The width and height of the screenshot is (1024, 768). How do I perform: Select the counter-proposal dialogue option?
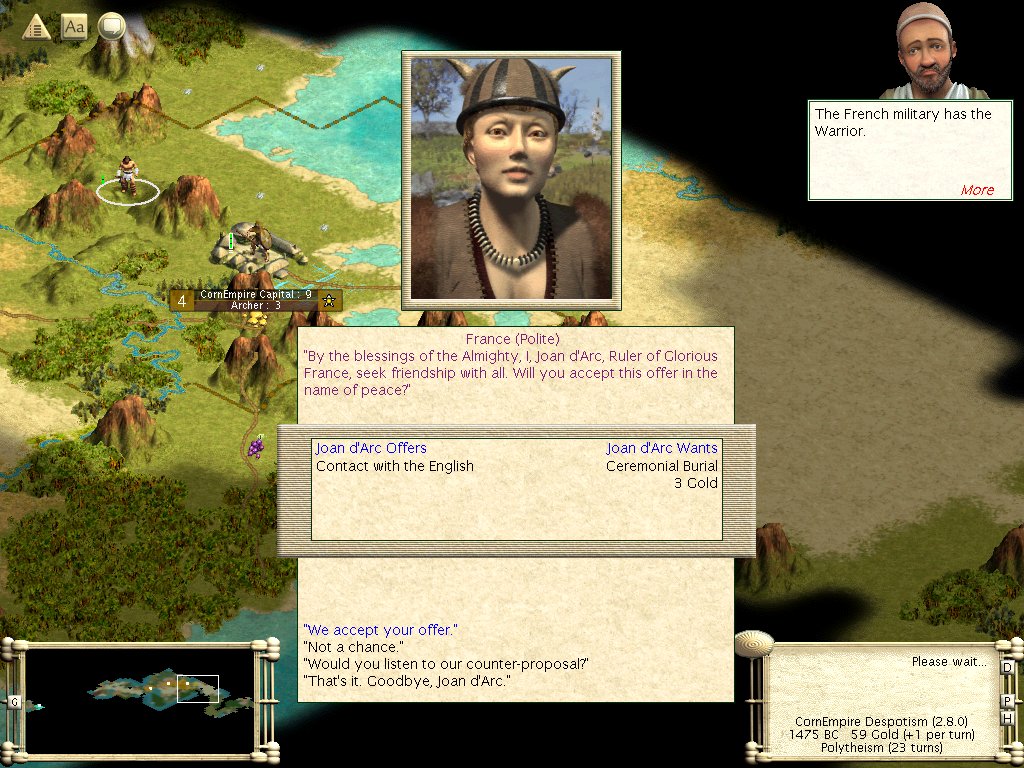pyautogui.click(x=446, y=664)
